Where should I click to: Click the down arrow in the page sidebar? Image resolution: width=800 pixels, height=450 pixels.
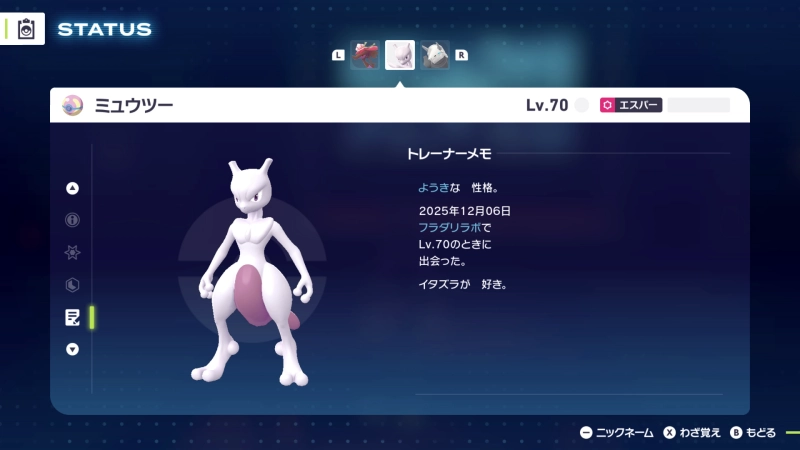pos(72,349)
